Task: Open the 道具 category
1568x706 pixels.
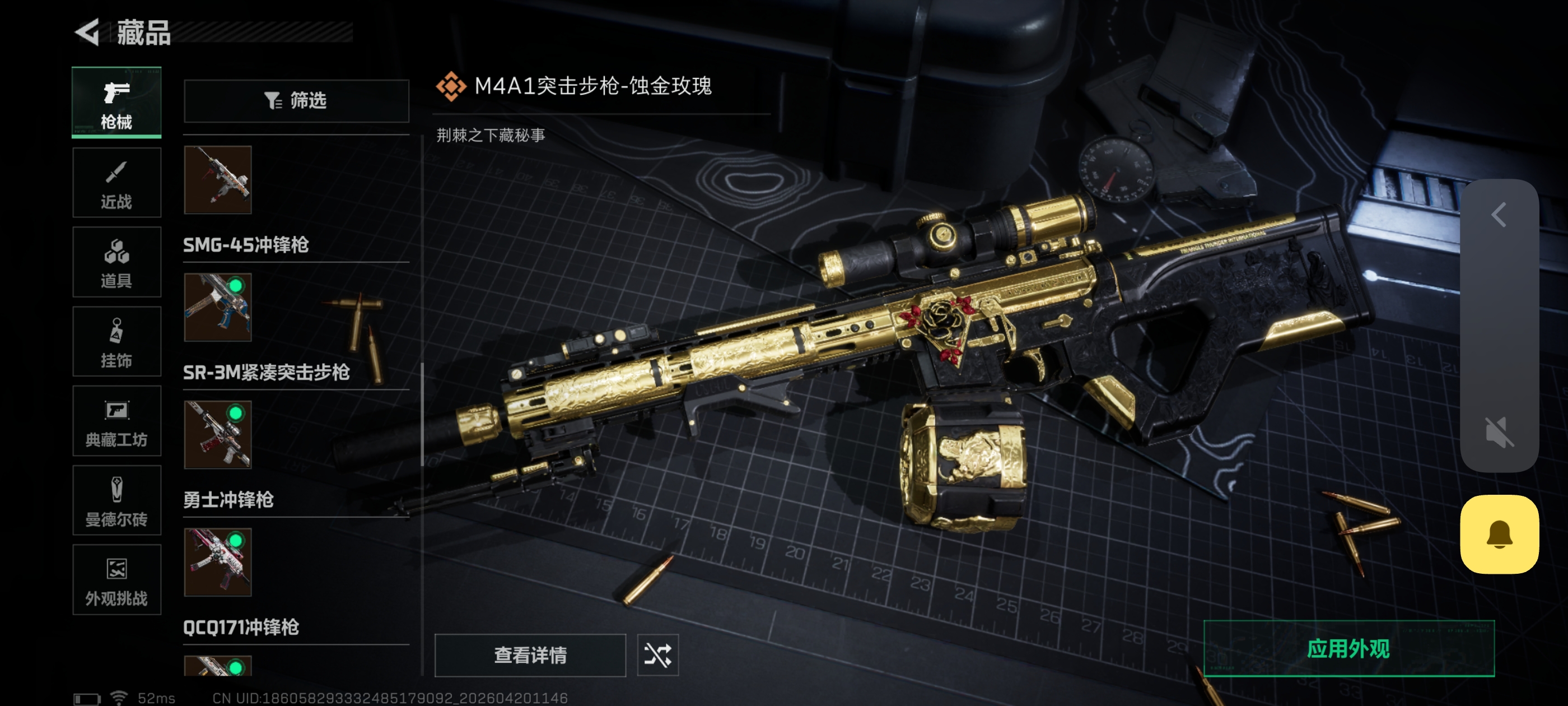Action: (x=116, y=262)
